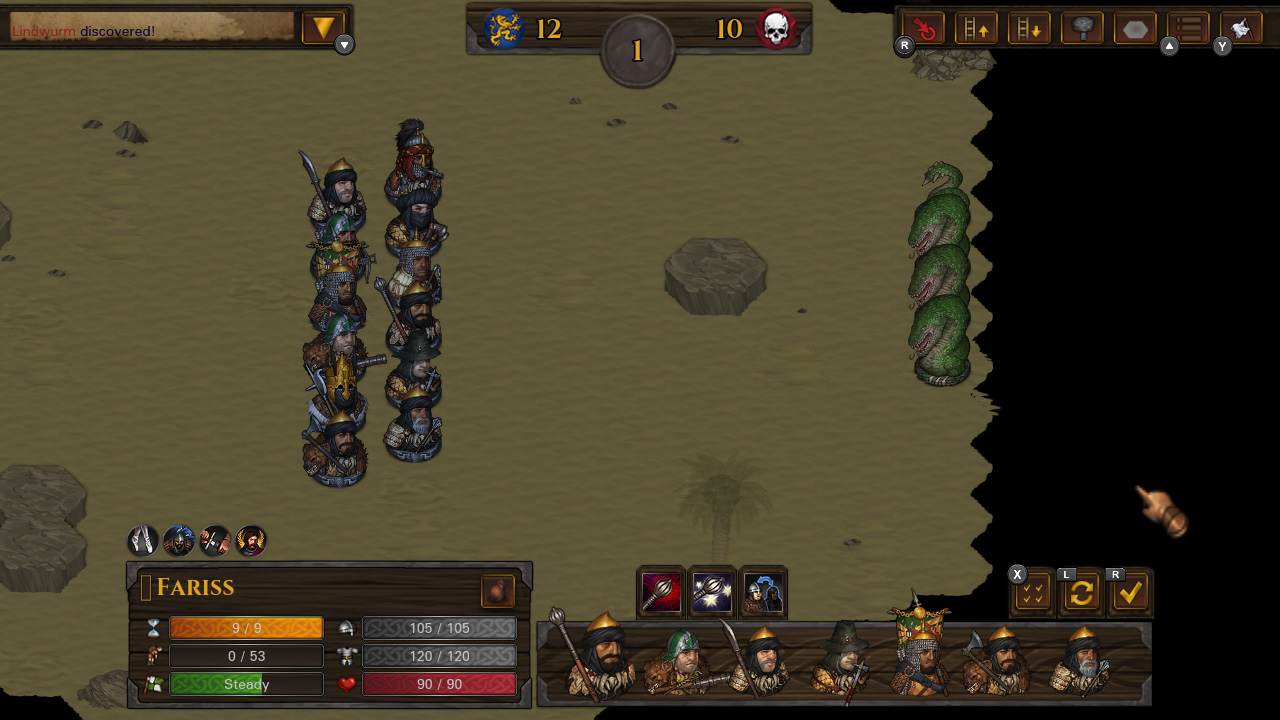
Task: Click the ladder-down elevation icon
Action: (1029, 28)
